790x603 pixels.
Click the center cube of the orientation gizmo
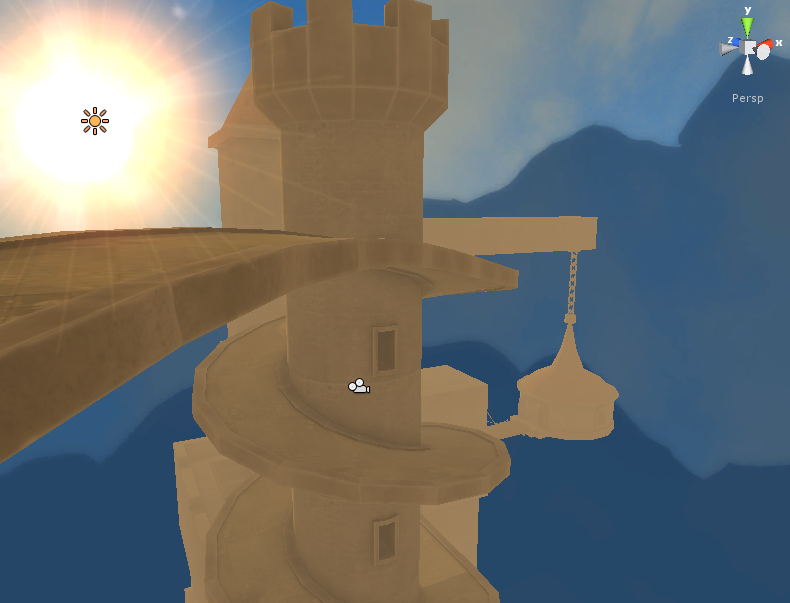tap(748, 47)
